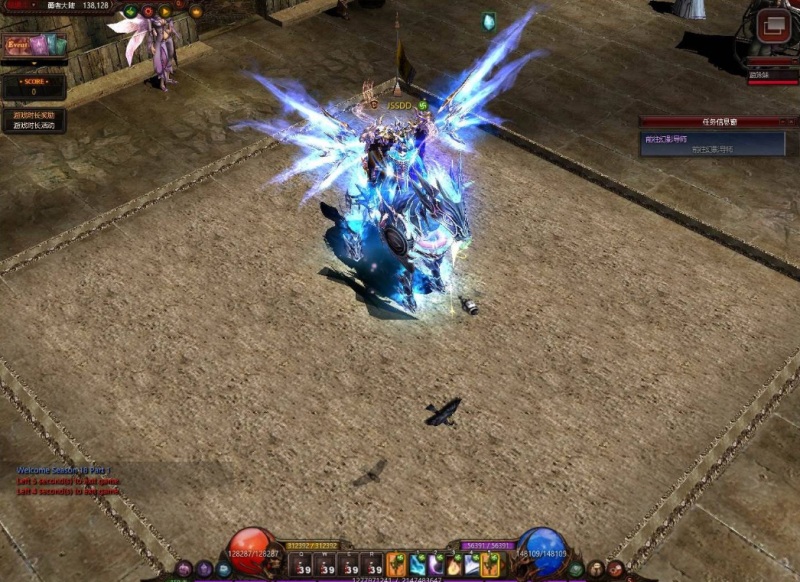
Task: Click the overlapping-windows button at top right
Action: tap(773, 25)
